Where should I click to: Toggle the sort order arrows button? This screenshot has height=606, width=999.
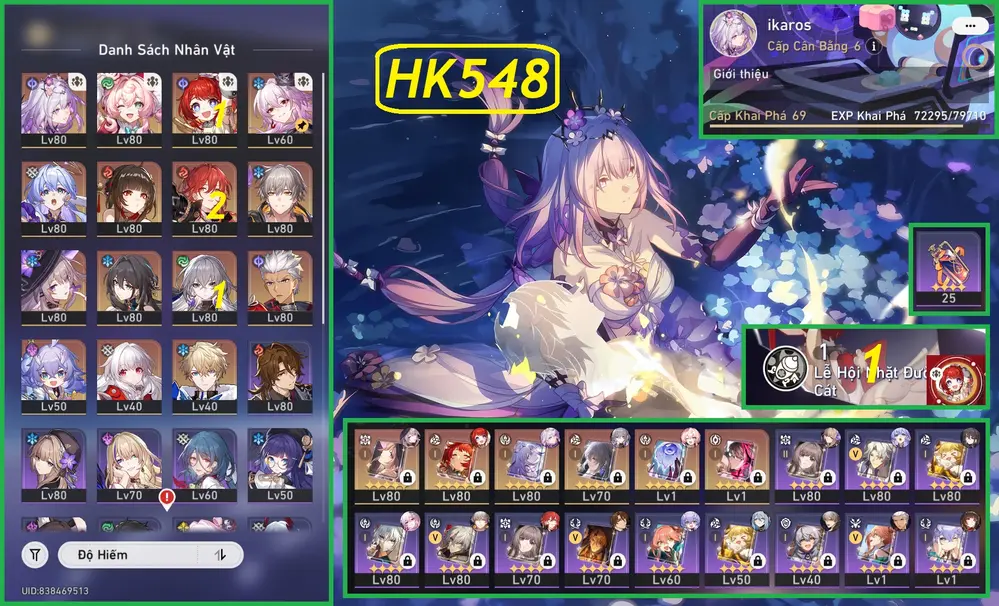click(x=220, y=555)
